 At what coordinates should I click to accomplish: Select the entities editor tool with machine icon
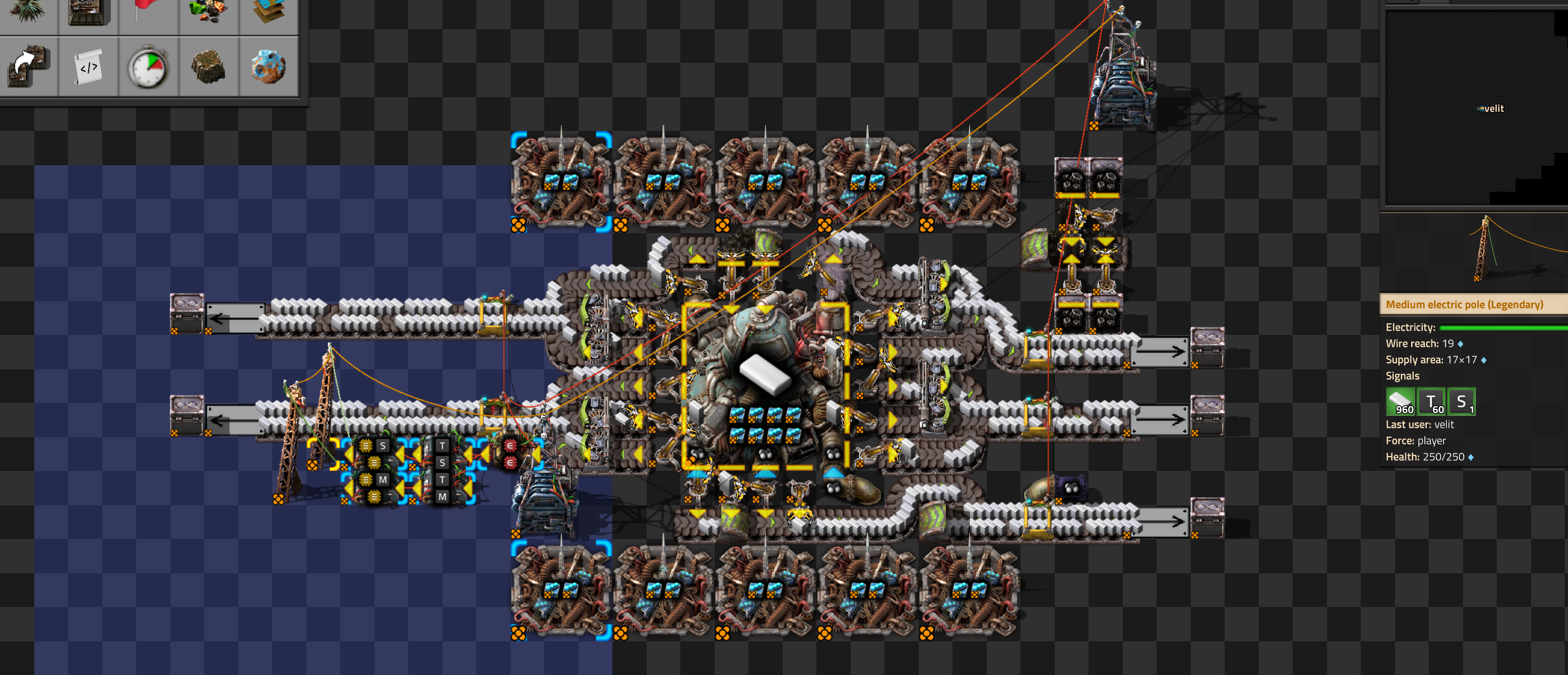[x=89, y=12]
